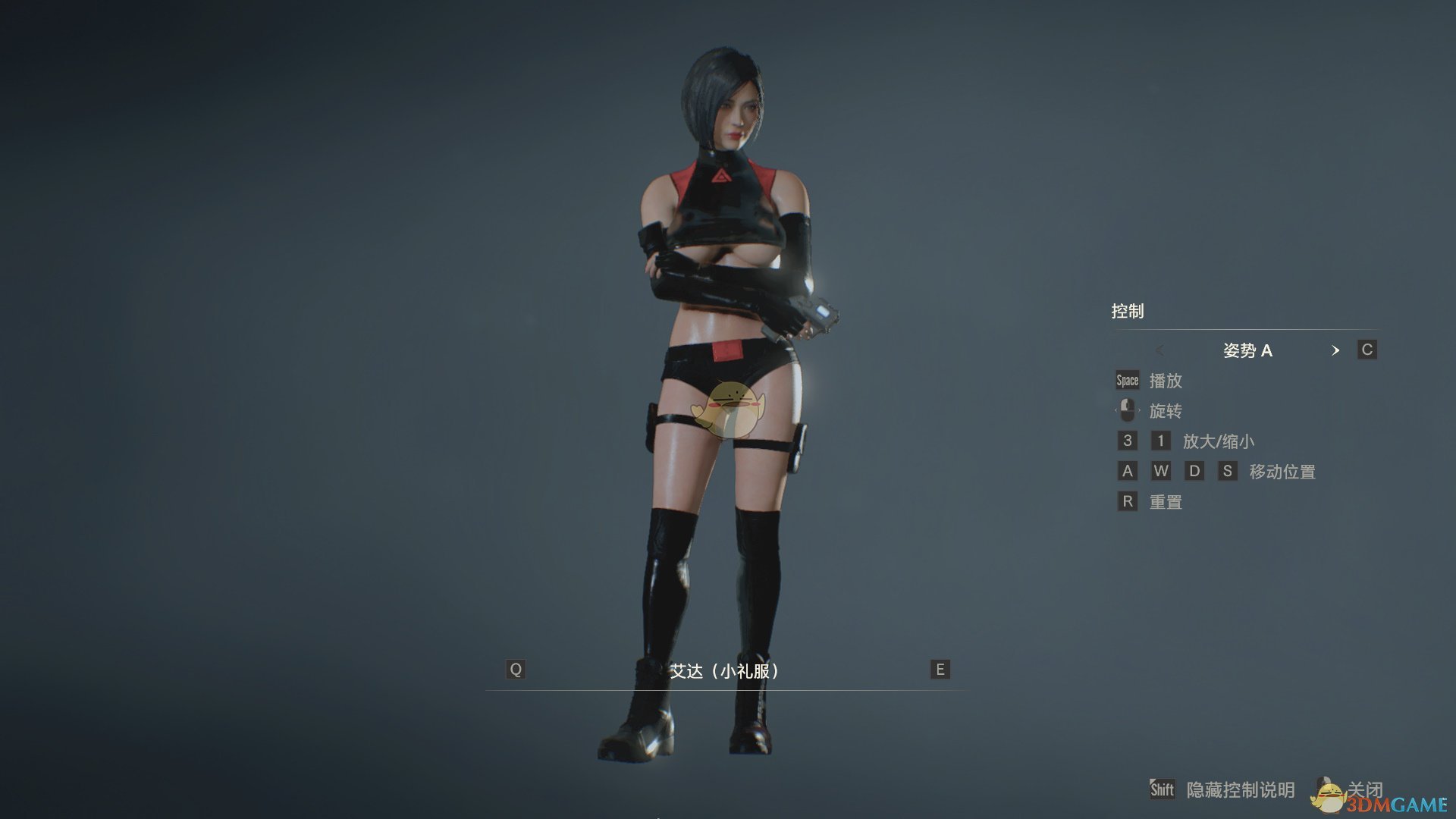Click the mouse icon next to 旋转

1127,410
